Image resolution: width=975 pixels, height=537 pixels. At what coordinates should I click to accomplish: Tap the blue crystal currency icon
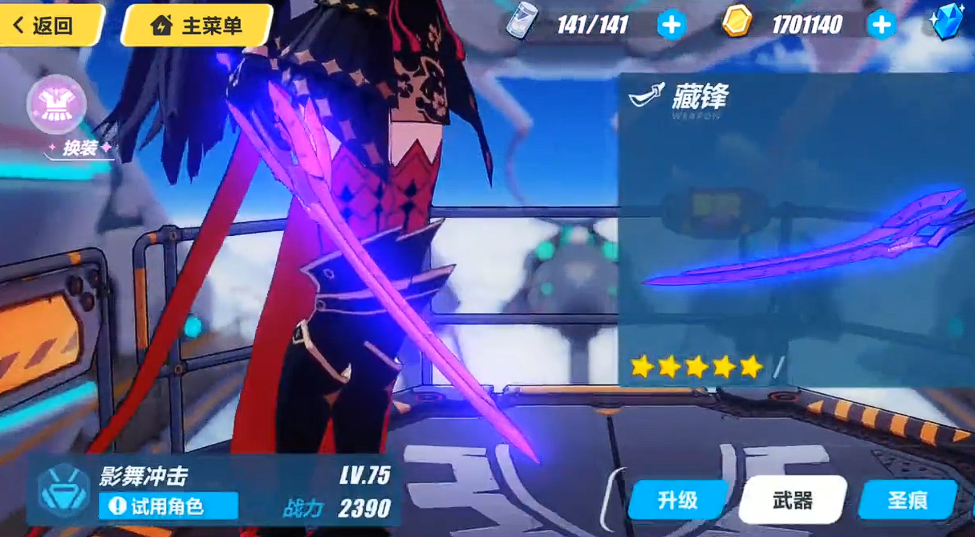(x=948, y=22)
